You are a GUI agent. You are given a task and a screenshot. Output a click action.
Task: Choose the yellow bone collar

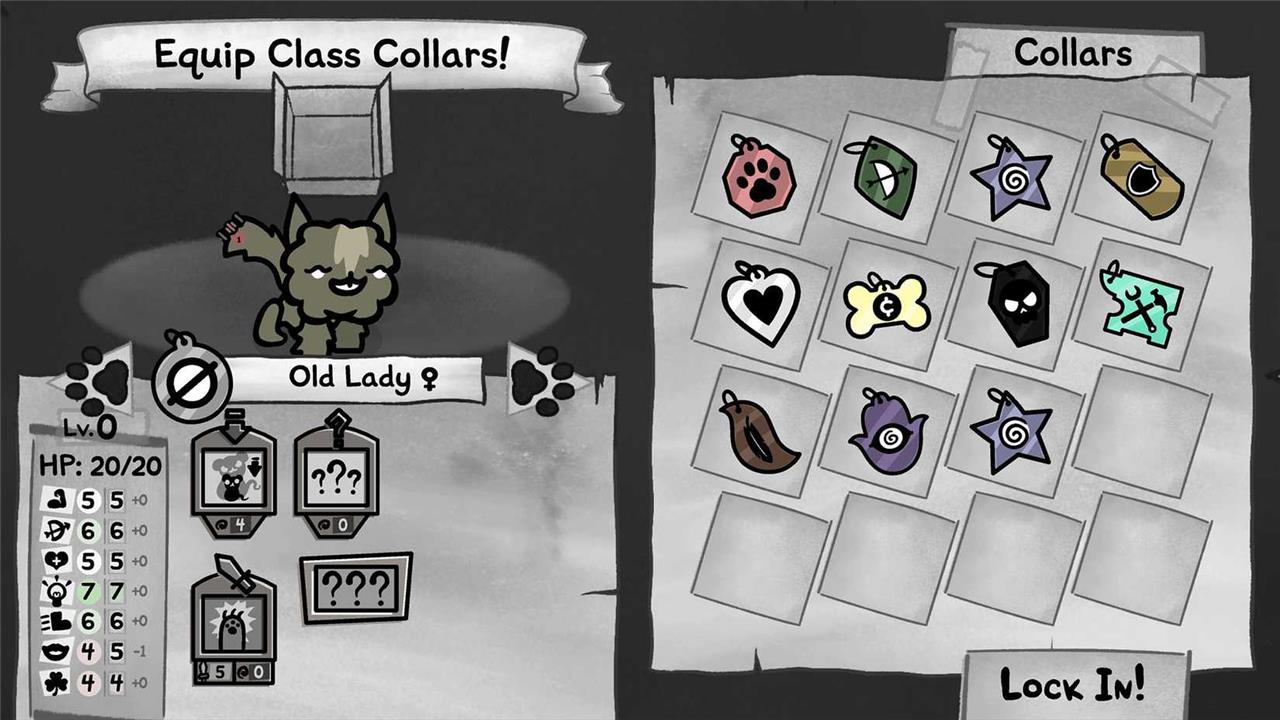coord(887,306)
